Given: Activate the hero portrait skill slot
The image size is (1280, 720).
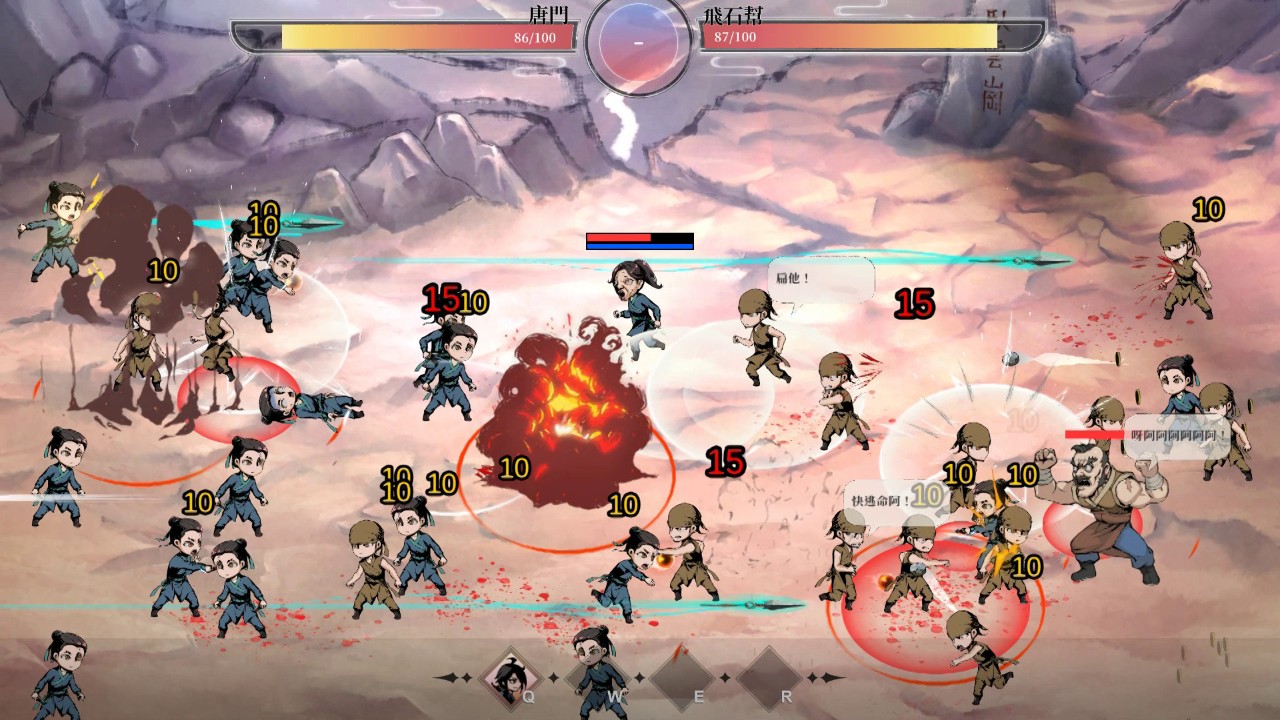Looking at the screenshot, I should [511, 677].
